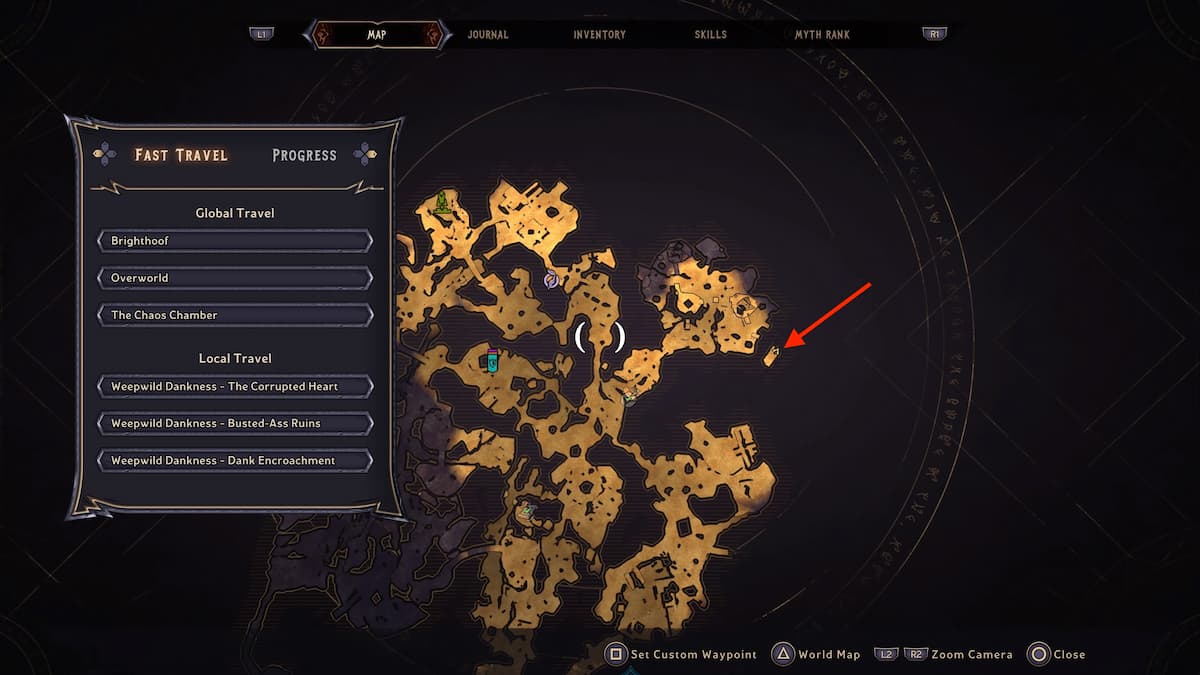Switch to the Progress panel tab

tap(304, 155)
